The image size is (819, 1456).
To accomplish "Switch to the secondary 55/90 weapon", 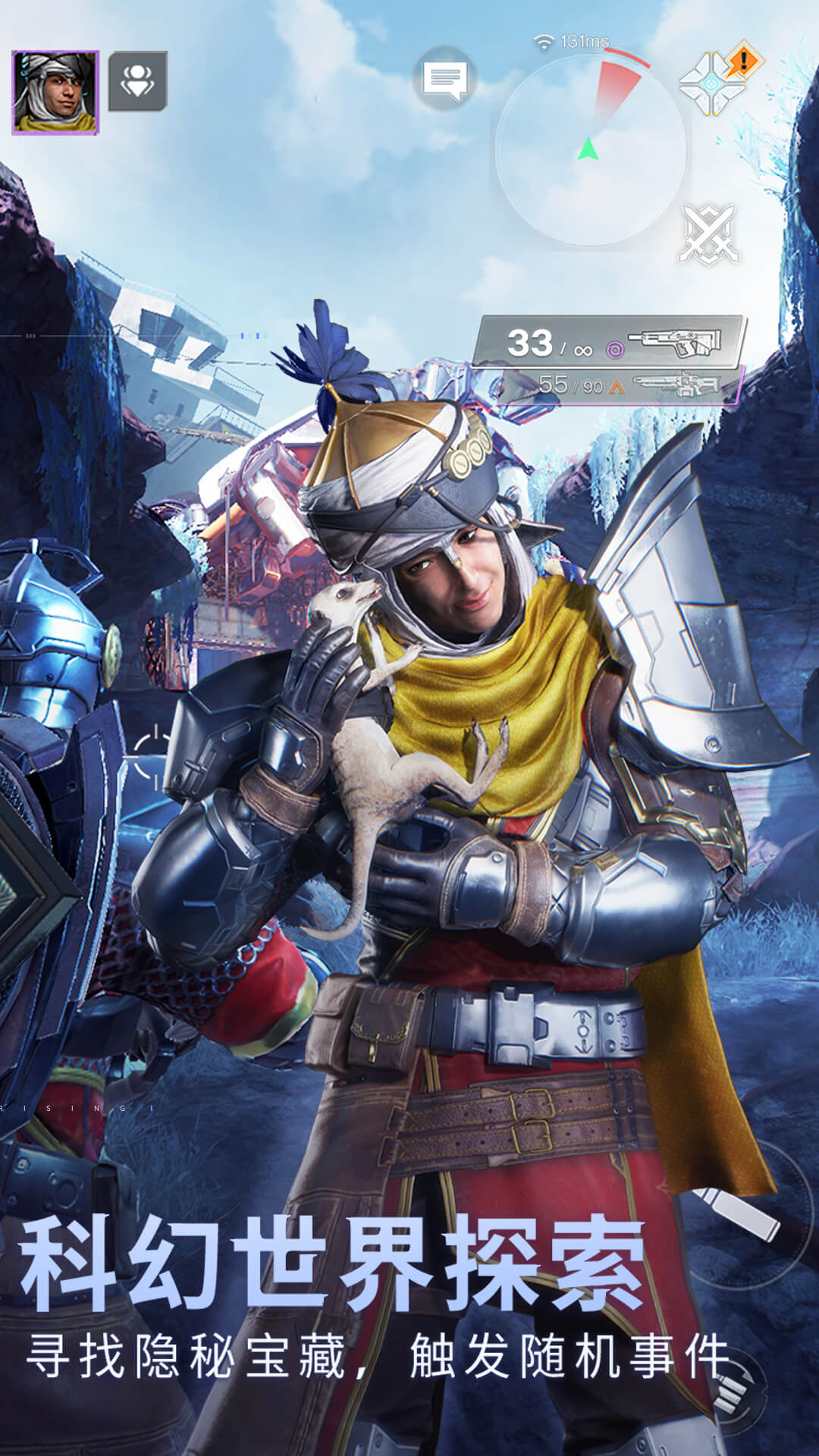I will (622, 386).
